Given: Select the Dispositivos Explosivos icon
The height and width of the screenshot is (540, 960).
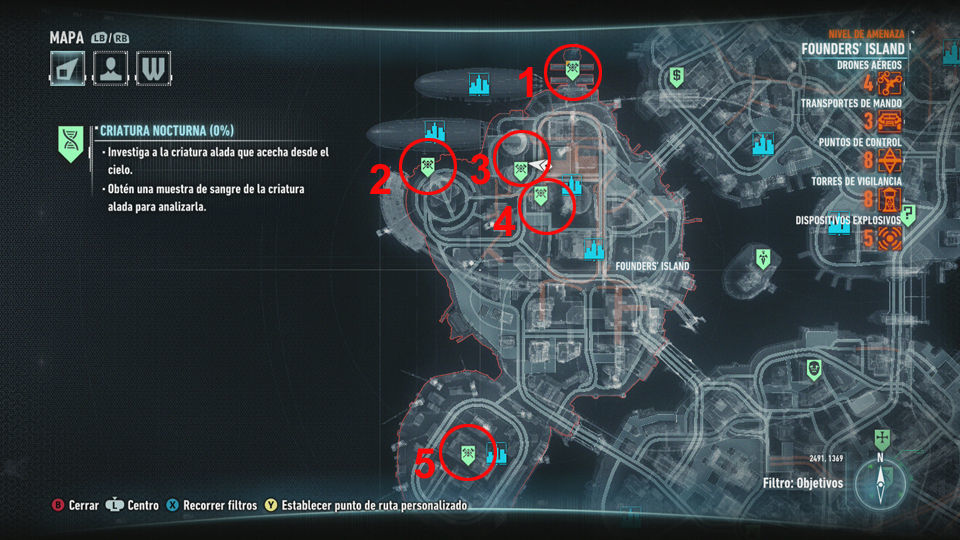Looking at the screenshot, I should click(890, 239).
